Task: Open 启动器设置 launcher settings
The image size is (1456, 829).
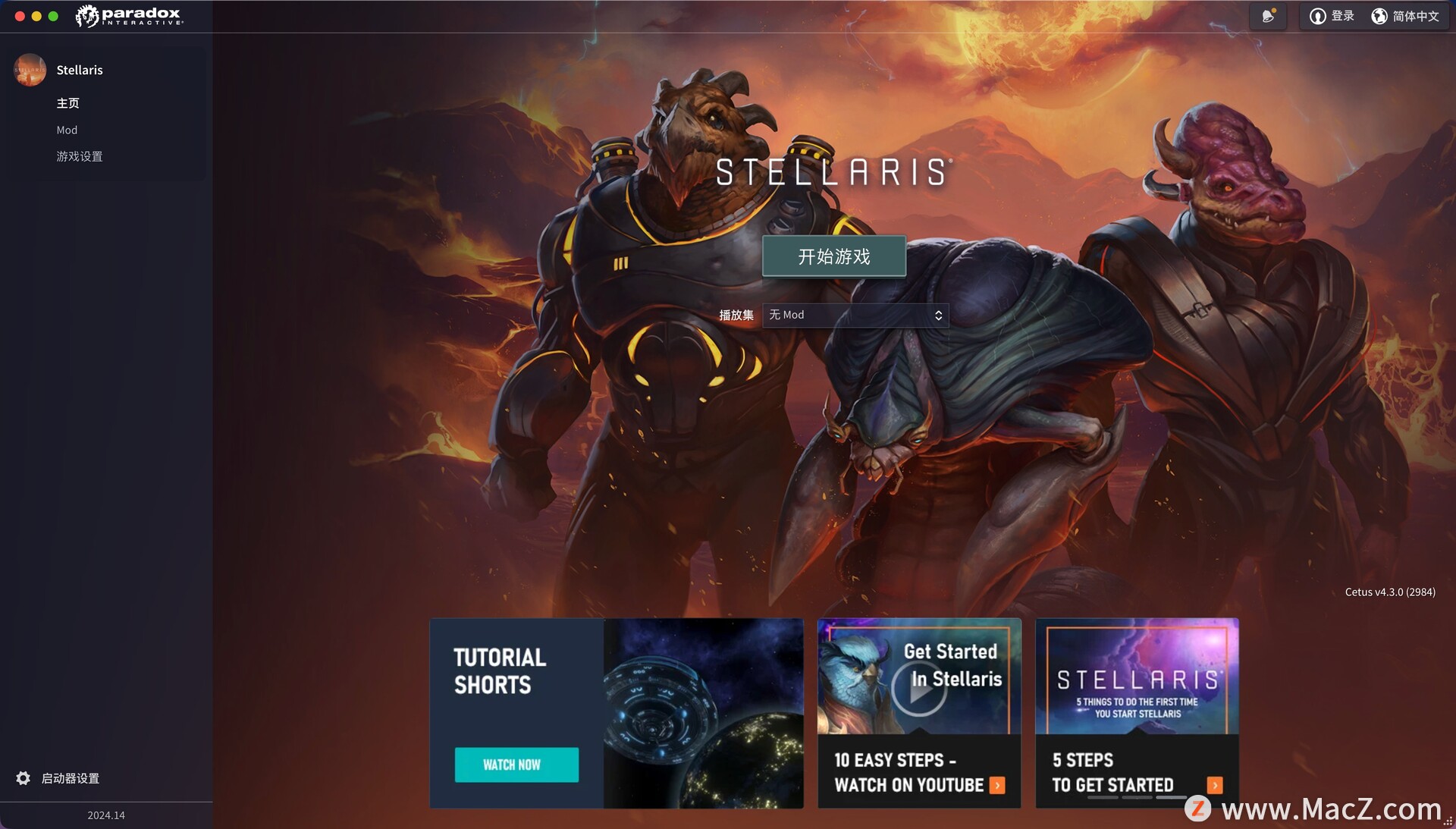Action: click(70, 778)
